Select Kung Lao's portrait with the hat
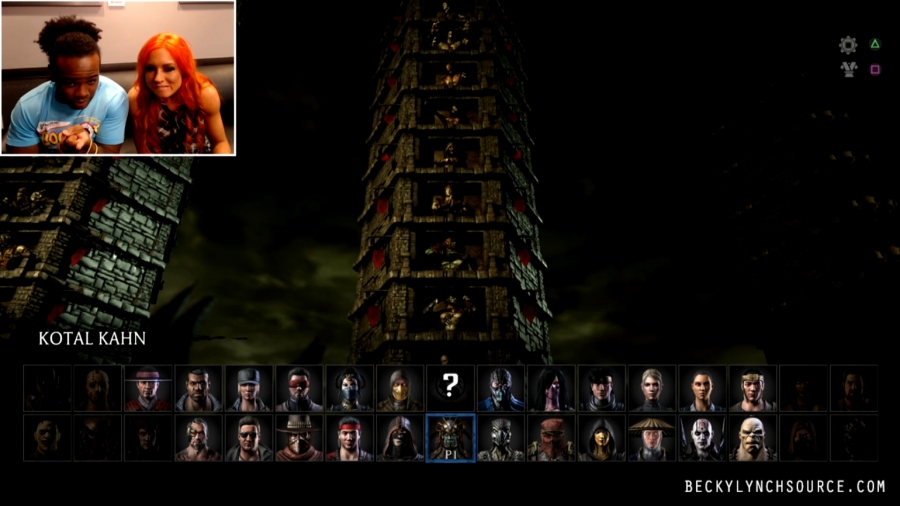This screenshot has width=900, height=506. tap(148, 389)
